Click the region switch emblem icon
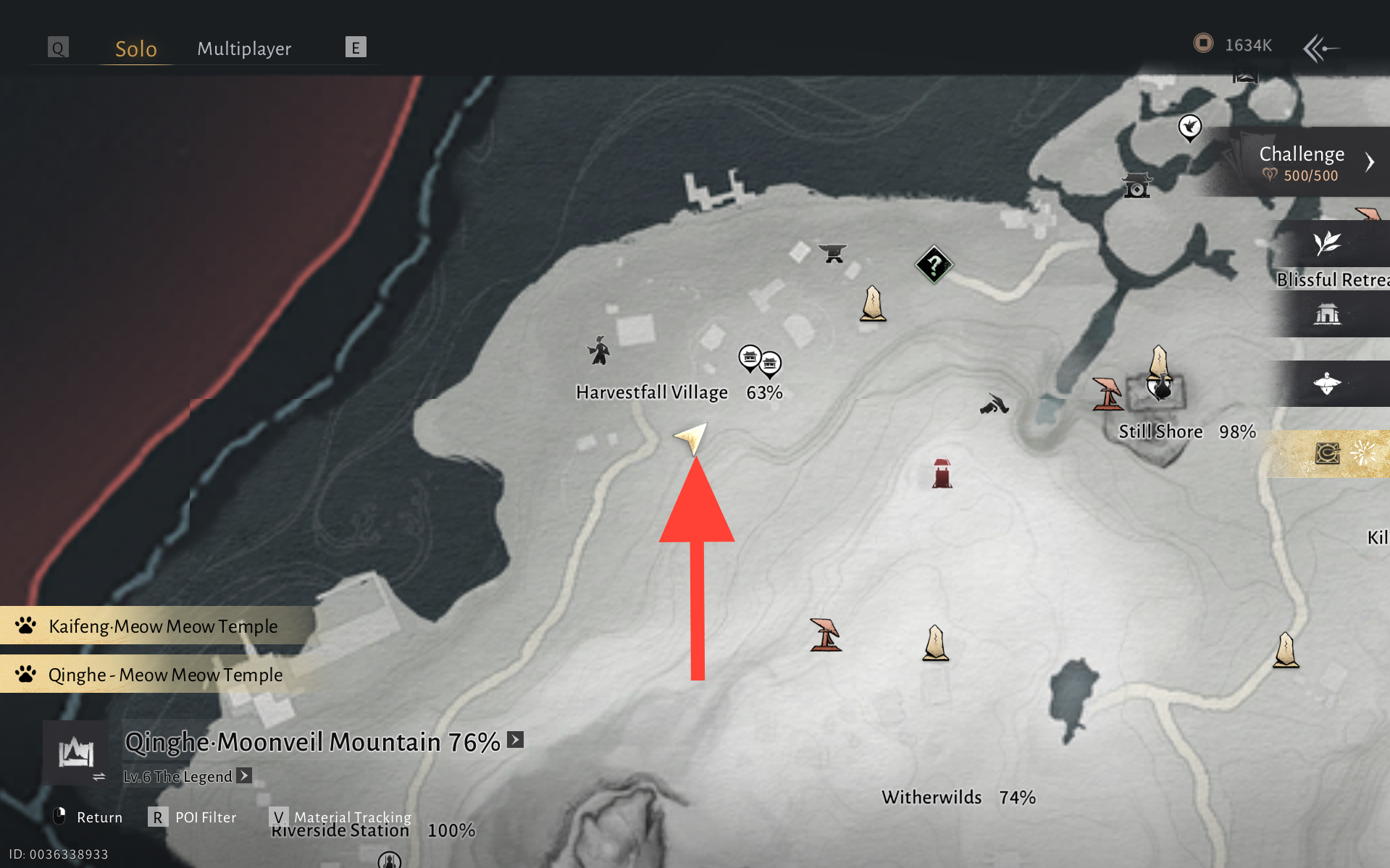Viewport: 1390px width, 868px height. pos(75,753)
